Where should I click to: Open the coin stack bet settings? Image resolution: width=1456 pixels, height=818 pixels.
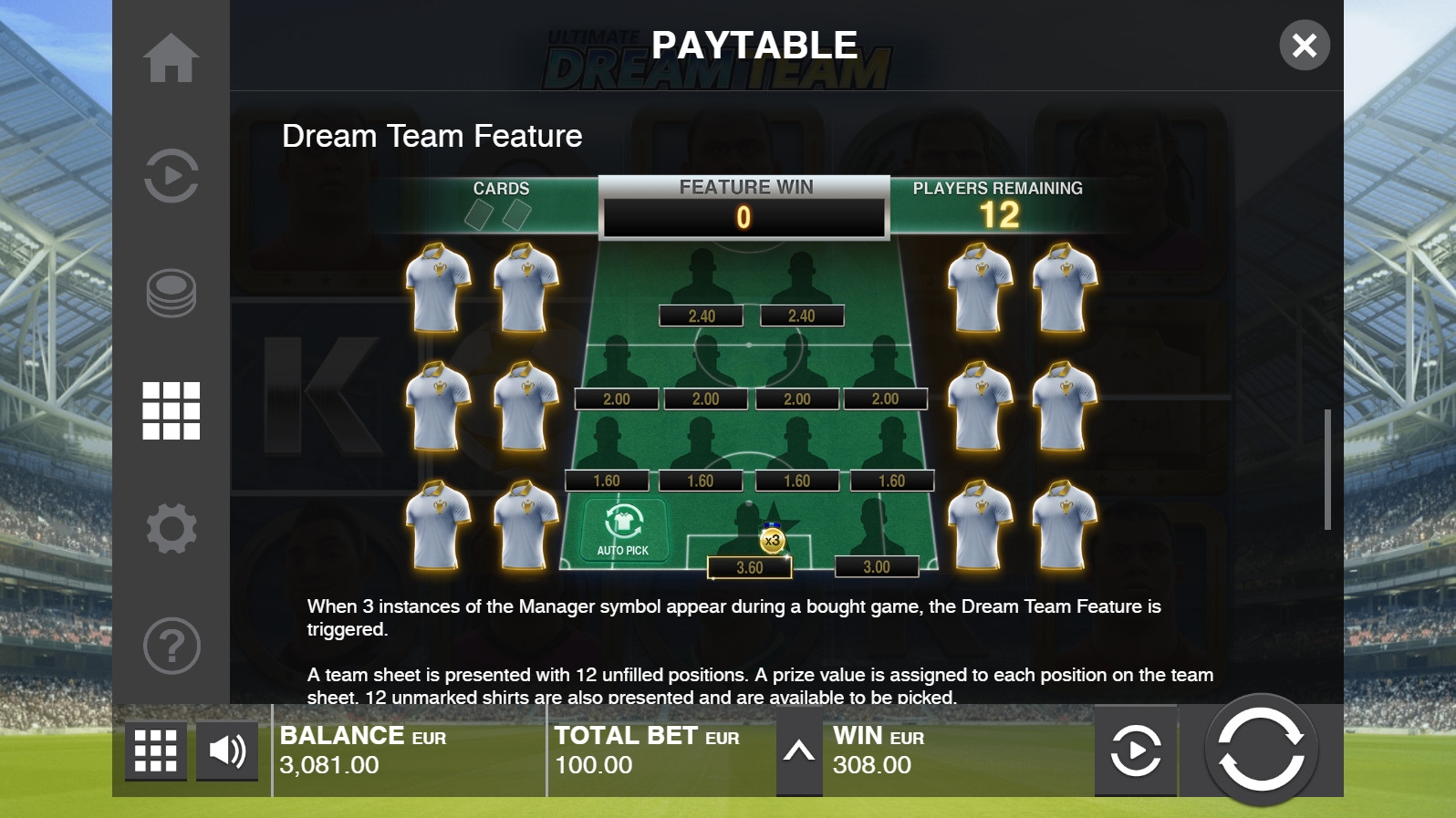pyautogui.click(x=171, y=293)
